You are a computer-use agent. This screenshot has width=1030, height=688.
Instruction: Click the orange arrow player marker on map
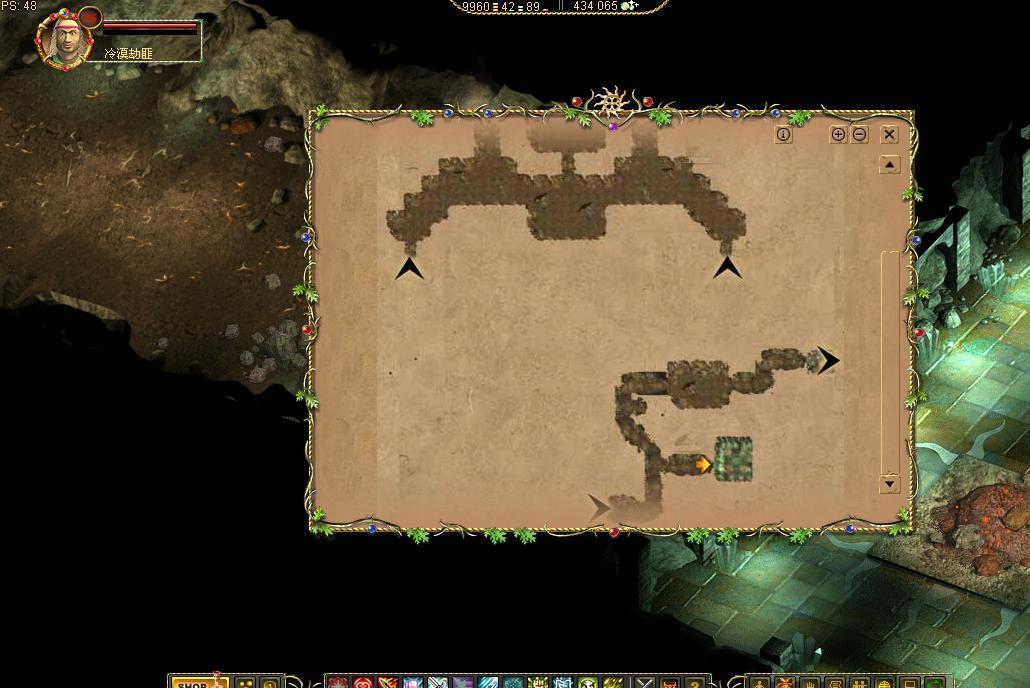704,465
